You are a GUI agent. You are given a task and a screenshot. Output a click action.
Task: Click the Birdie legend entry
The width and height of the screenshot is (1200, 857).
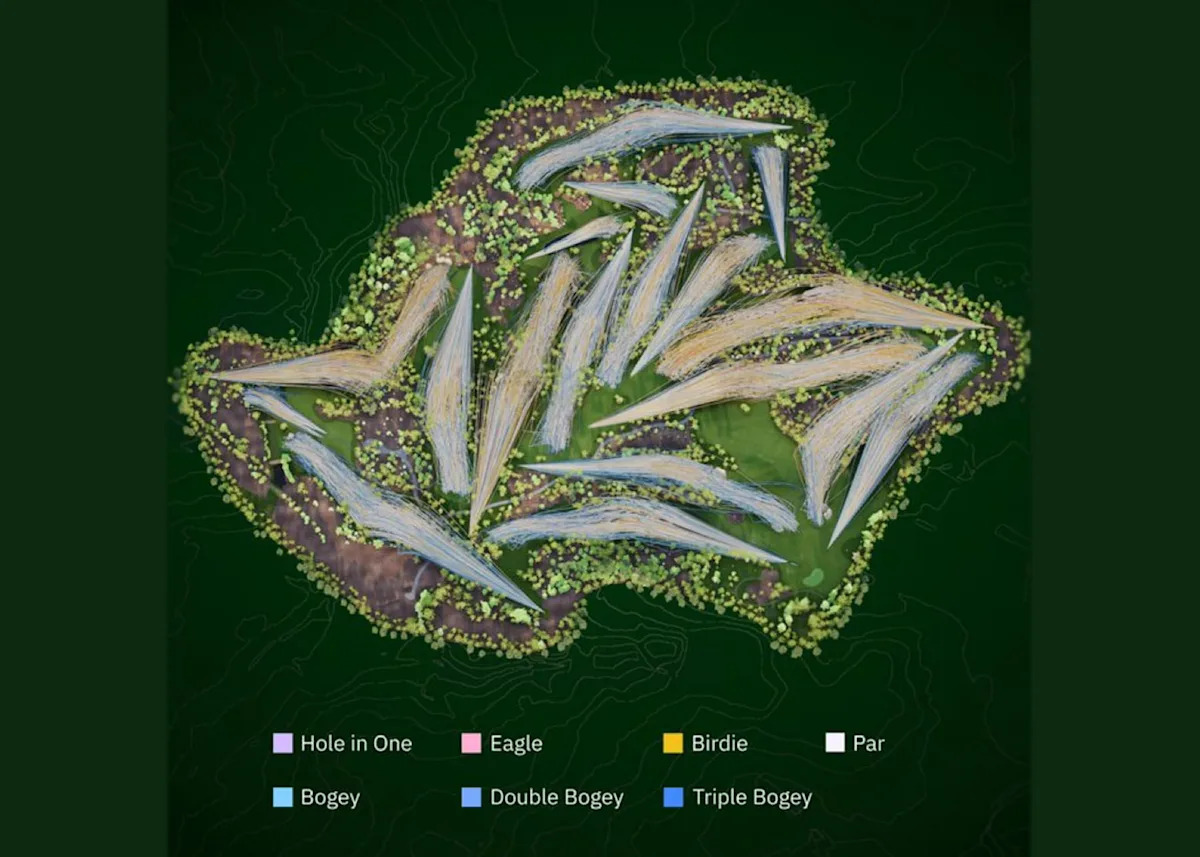[705, 744]
